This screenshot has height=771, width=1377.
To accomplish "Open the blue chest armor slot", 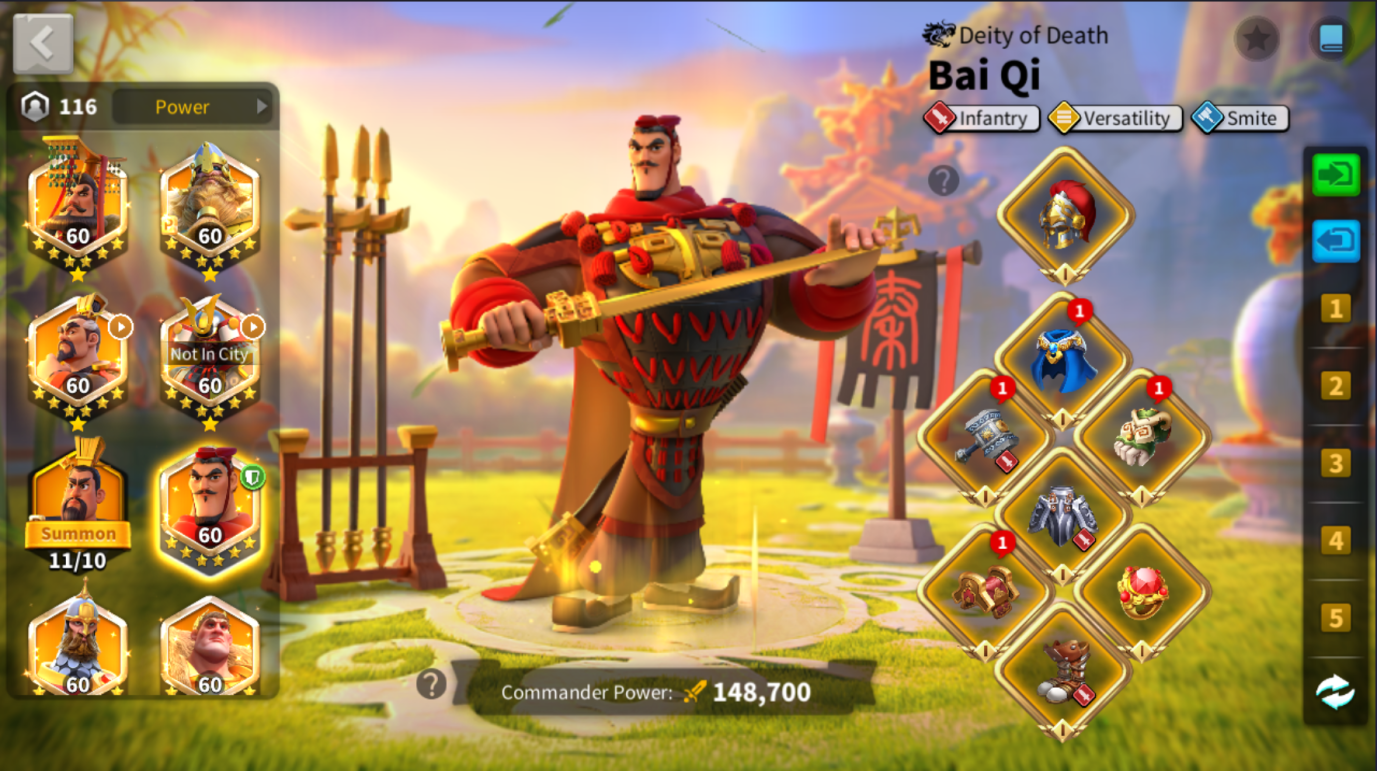I will point(1064,362).
